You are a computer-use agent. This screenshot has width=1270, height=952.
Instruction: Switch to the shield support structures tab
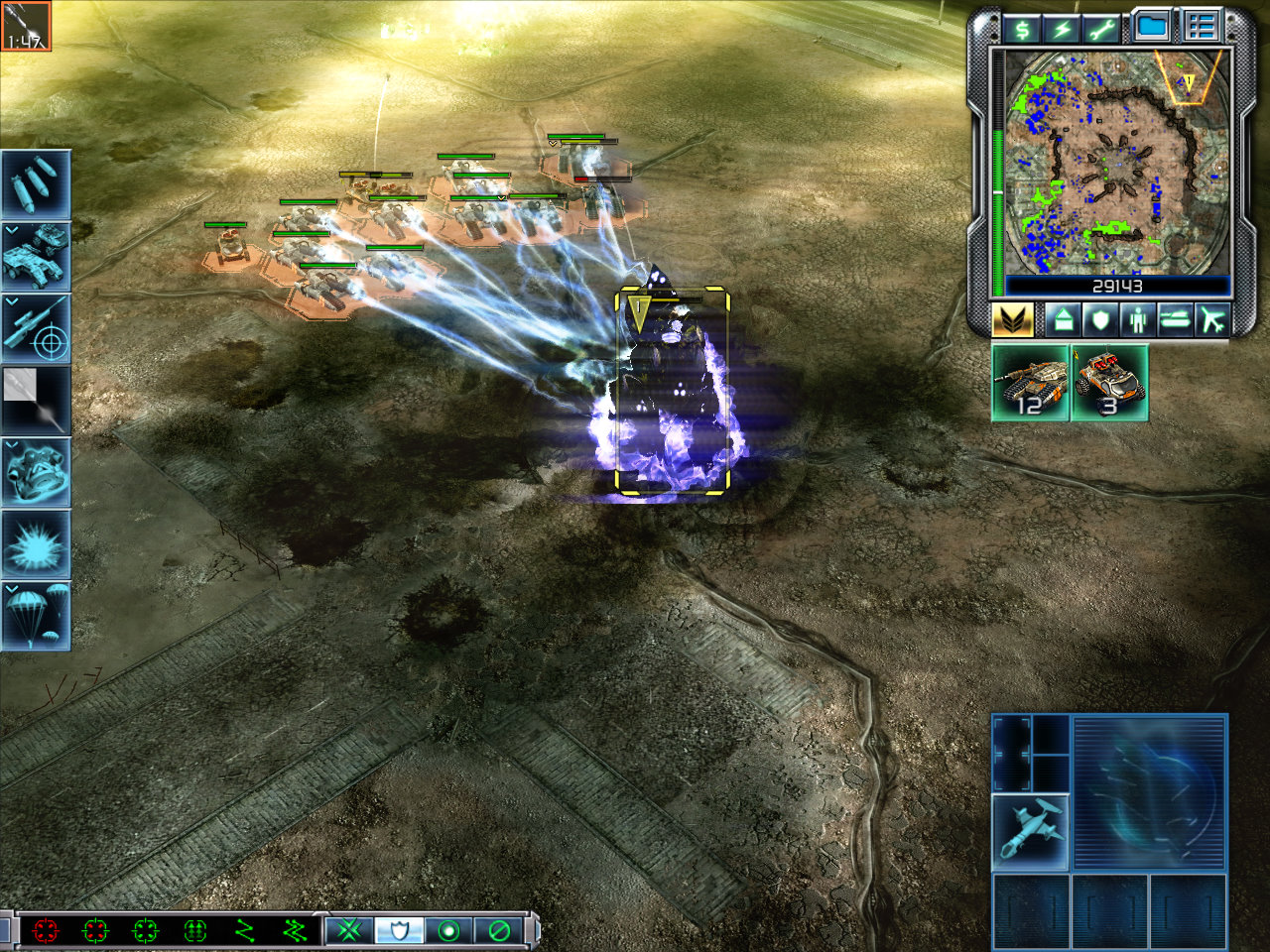[1099, 320]
